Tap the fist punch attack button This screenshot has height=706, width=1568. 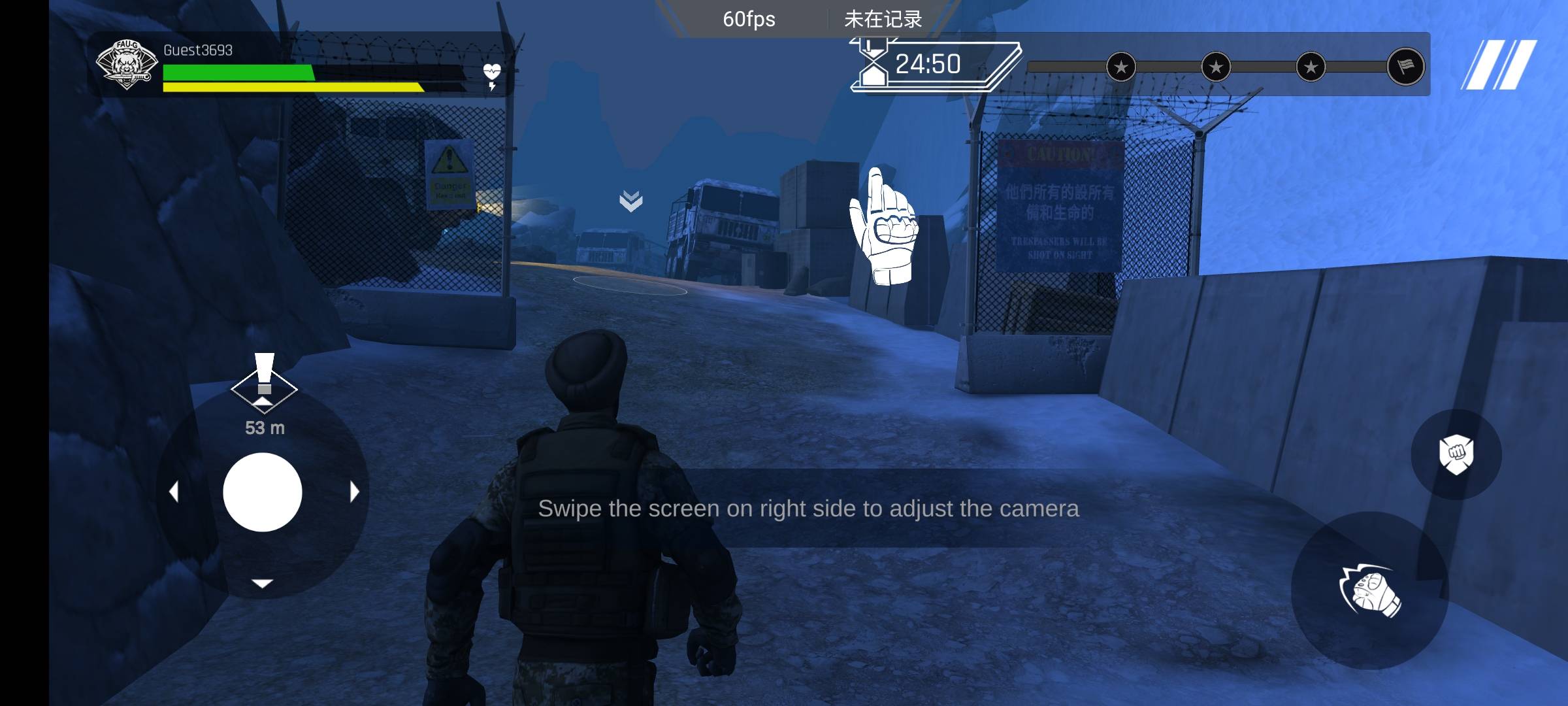pyautogui.click(x=1369, y=591)
